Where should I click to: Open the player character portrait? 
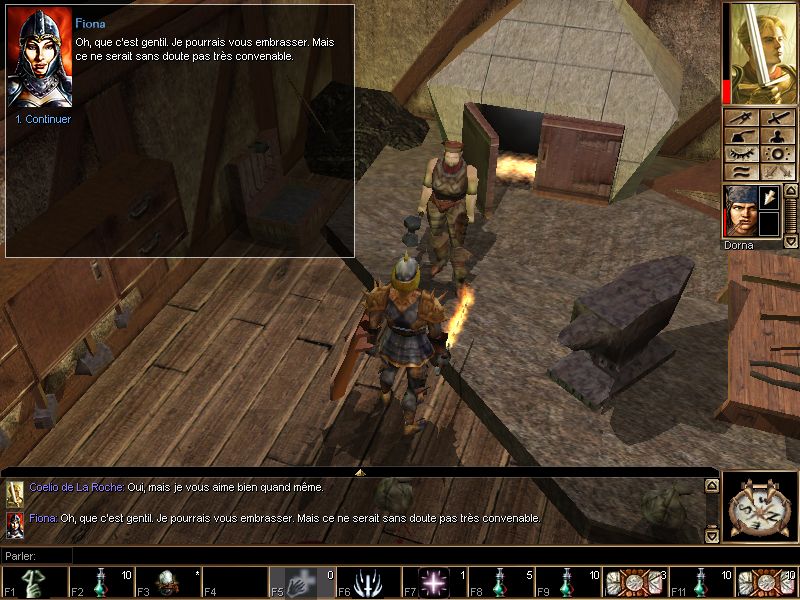(x=762, y=54)
